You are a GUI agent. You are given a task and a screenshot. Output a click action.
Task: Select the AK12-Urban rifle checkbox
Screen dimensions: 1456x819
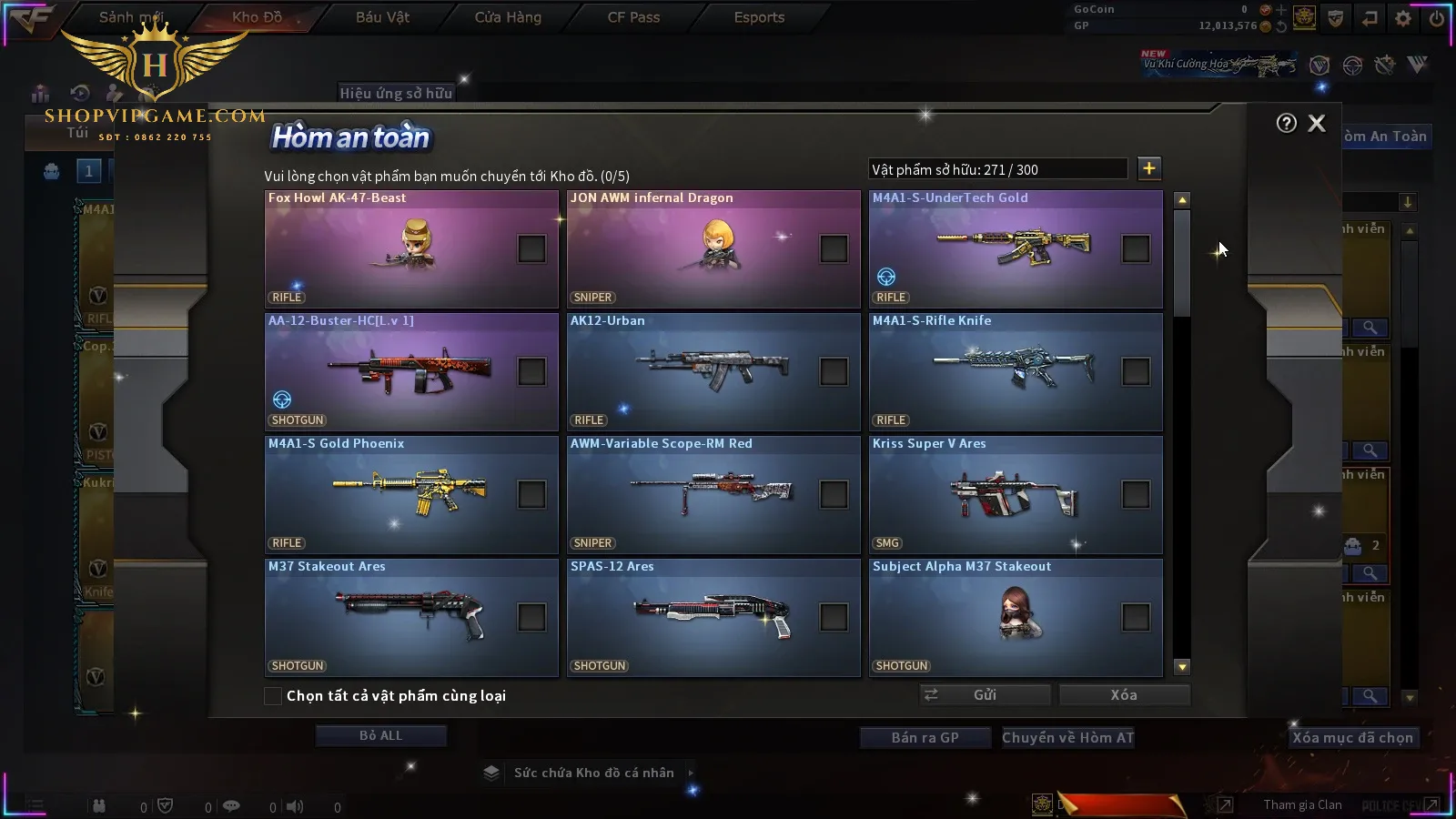[834, 371]
